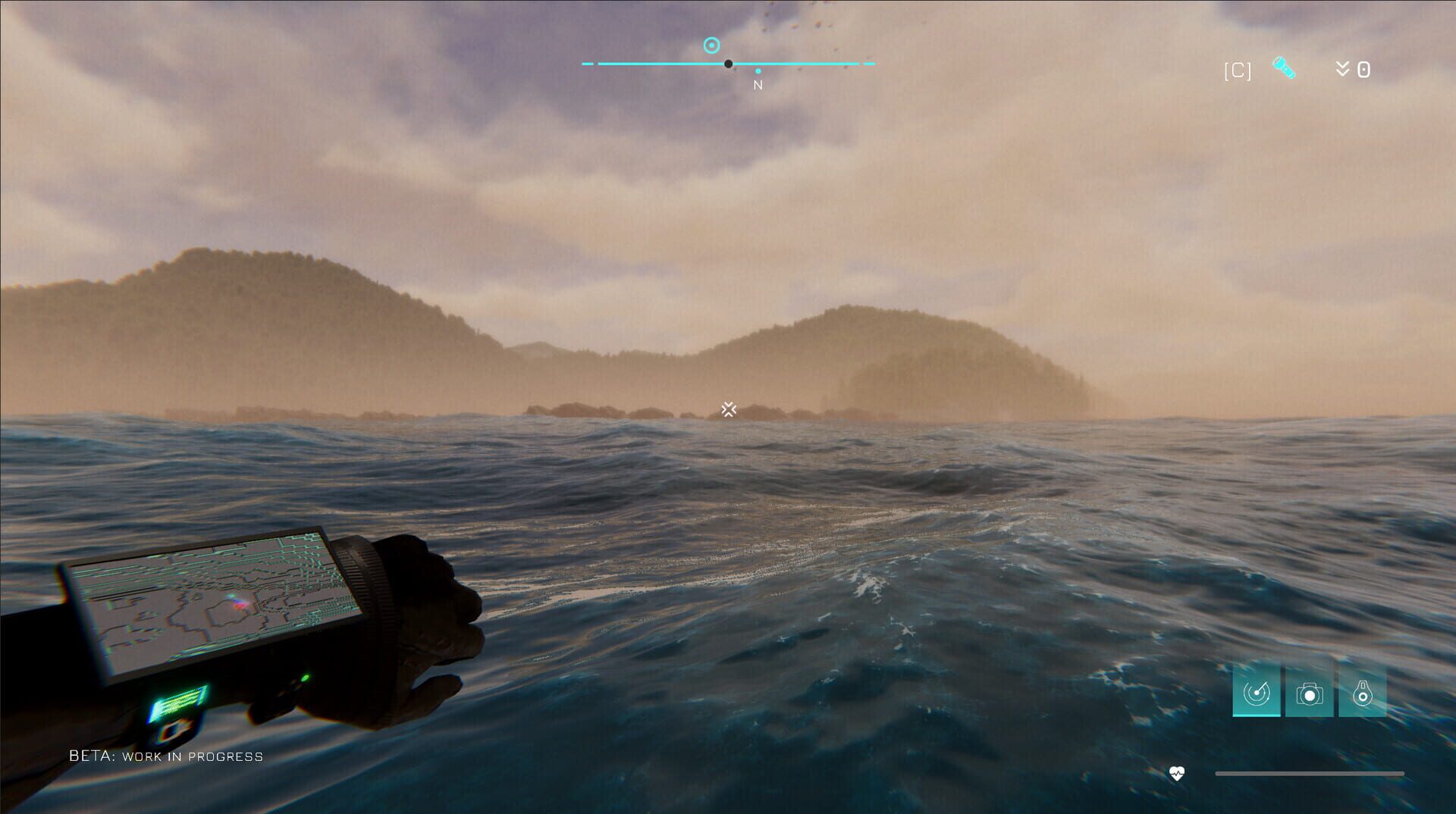1456x814 pixels.
Task: Click the cyan marker dot on the compass bar
Action: click(x=758, y=70)
